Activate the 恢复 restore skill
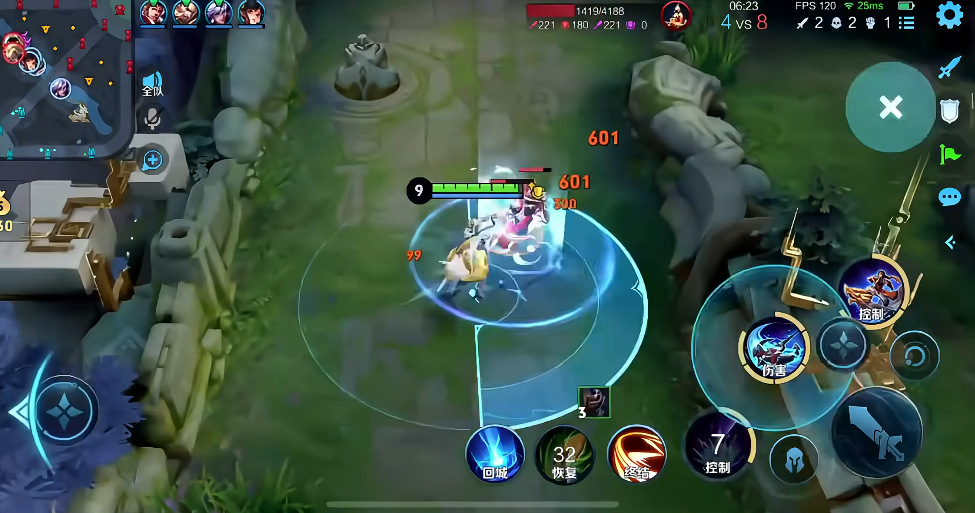 (x=565, y=453)
